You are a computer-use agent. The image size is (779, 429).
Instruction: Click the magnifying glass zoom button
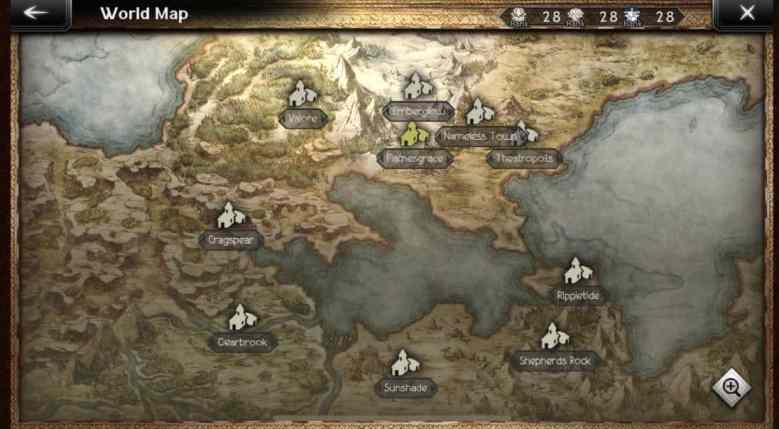[x=732, y=387]
